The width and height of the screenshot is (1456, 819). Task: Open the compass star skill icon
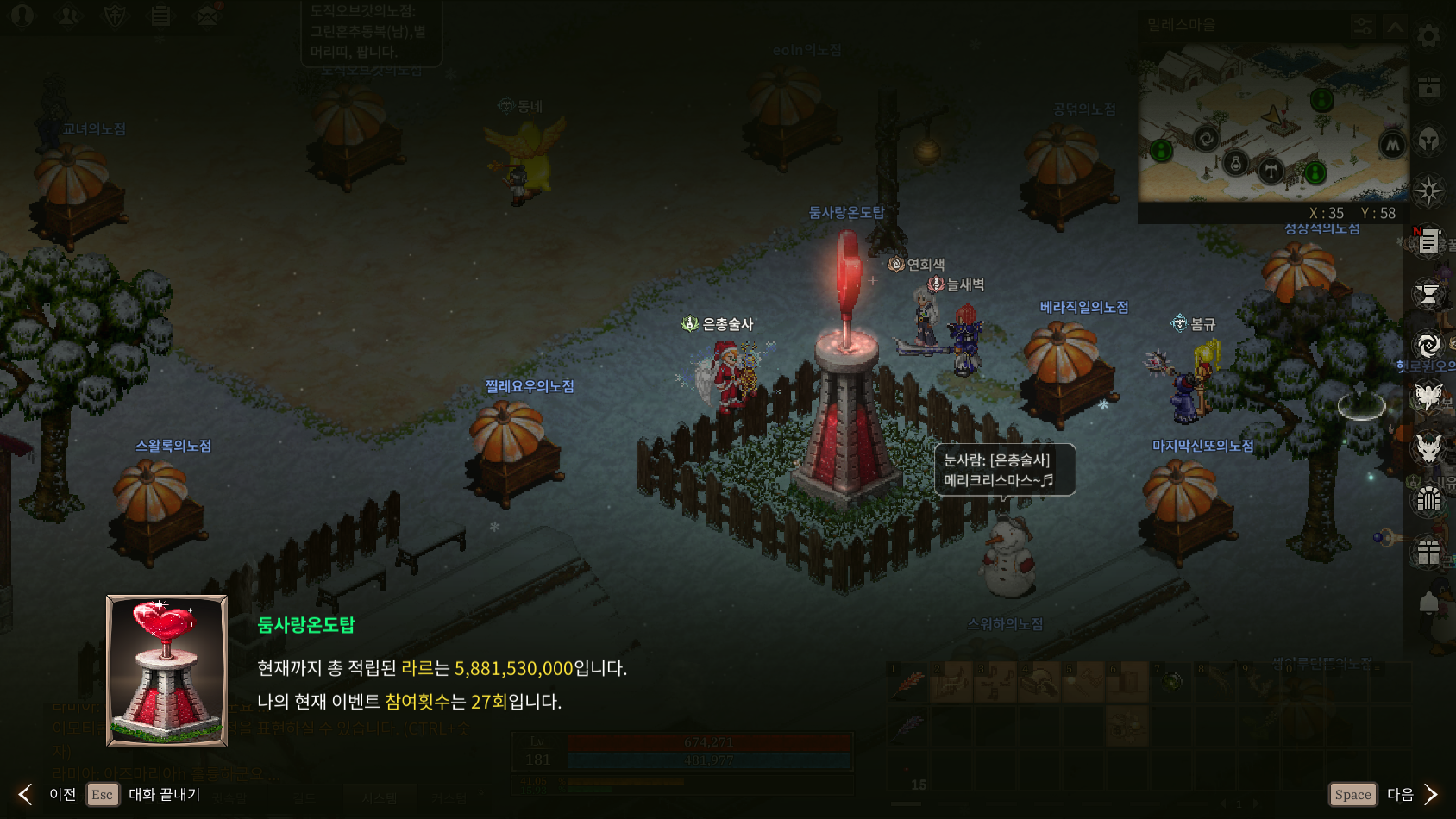pyautogui.click(x=1428, y=191)
